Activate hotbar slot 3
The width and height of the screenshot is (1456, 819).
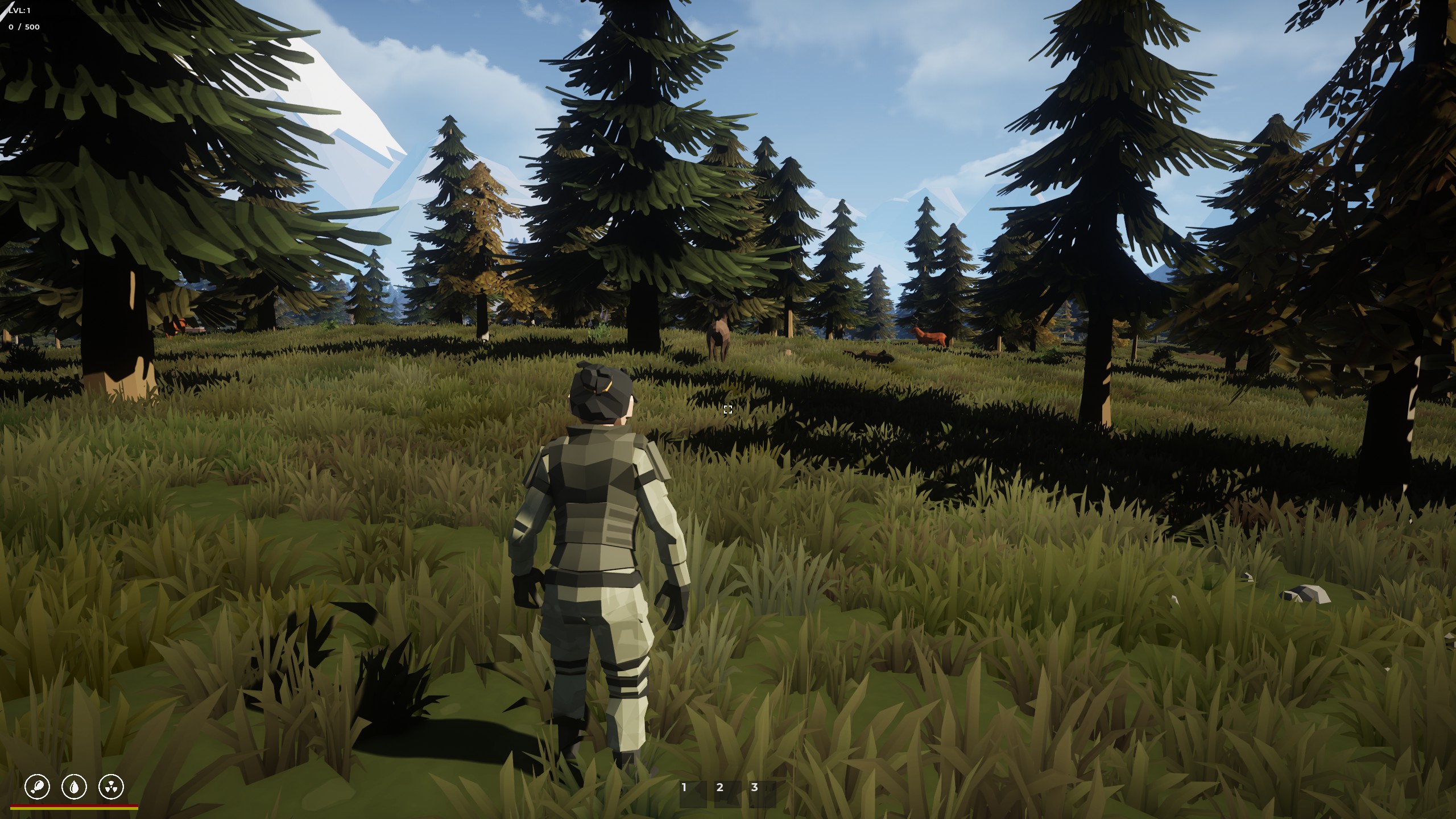tap(763, 794)
